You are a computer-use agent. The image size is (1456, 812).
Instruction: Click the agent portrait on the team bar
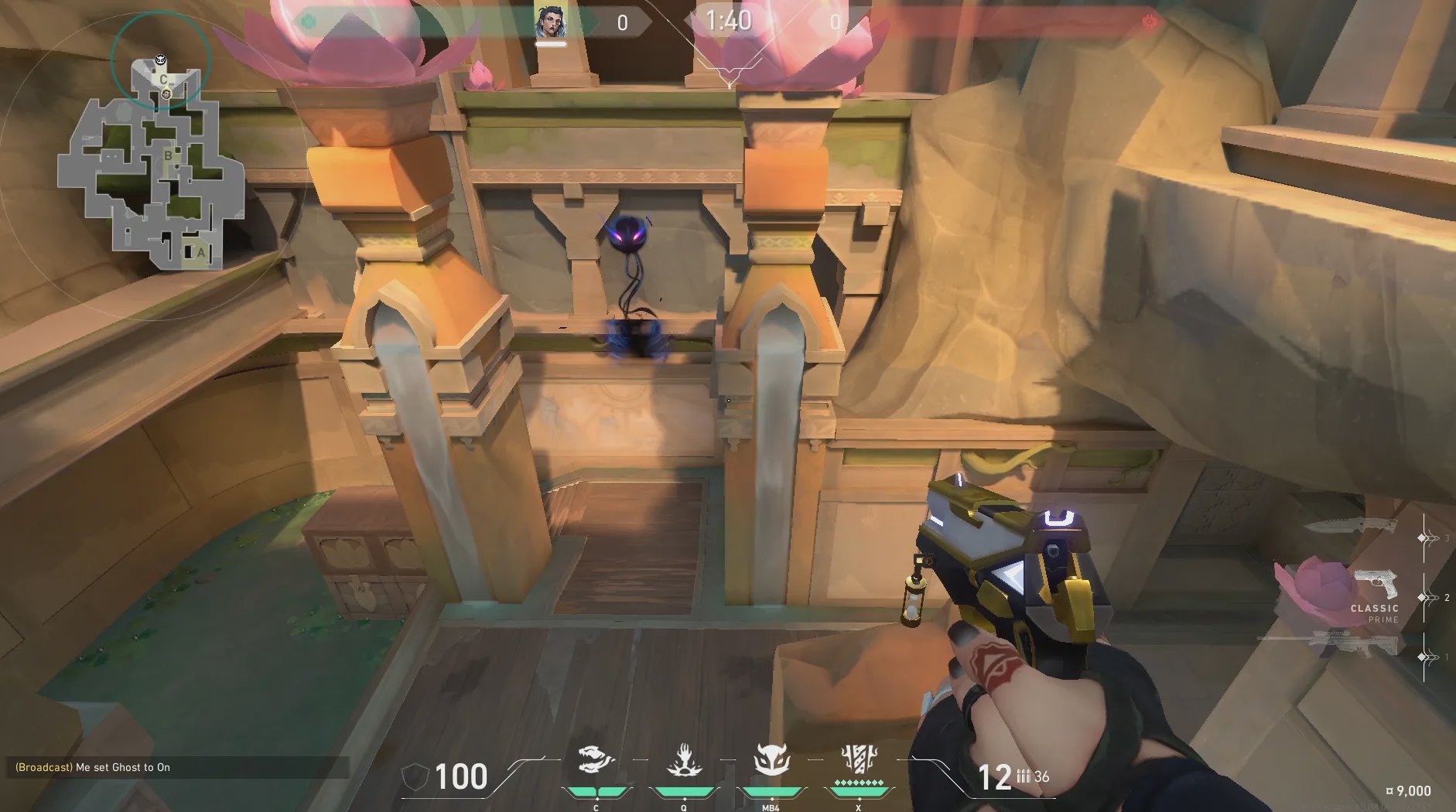550,22
